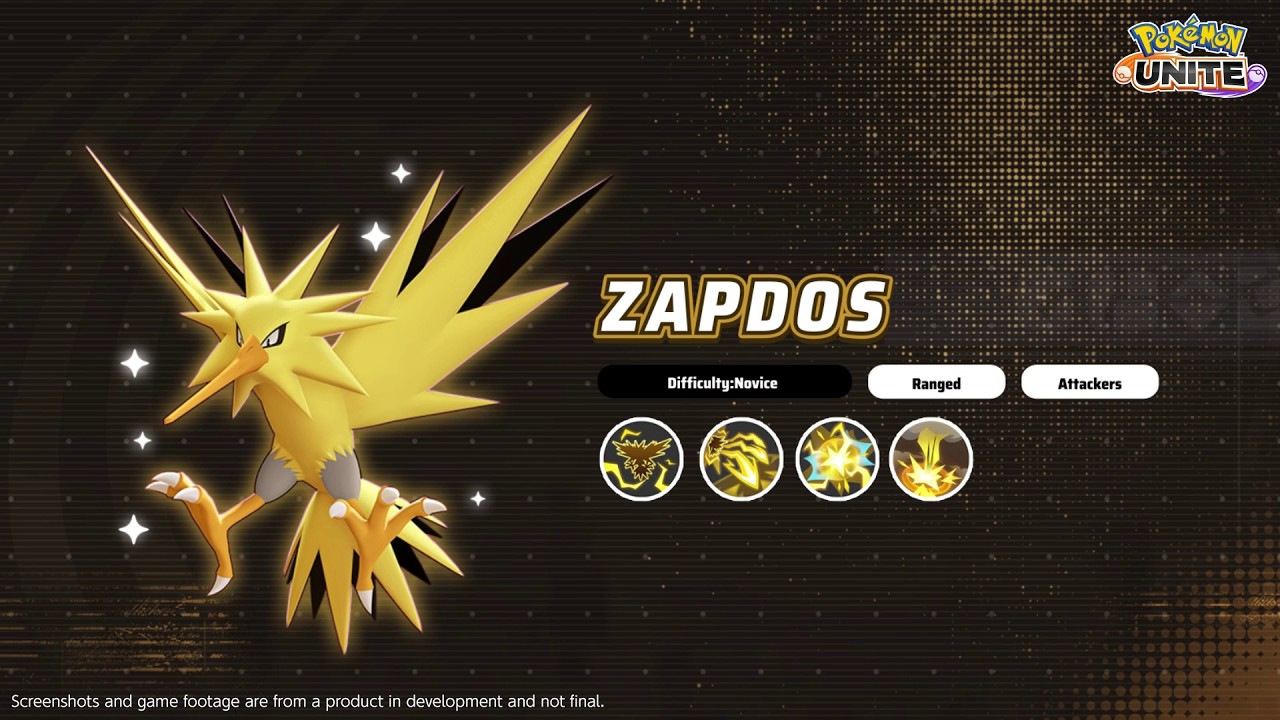Click the Difficulty: Novice label
The image size is (1280, 720).
coord(723,383)
